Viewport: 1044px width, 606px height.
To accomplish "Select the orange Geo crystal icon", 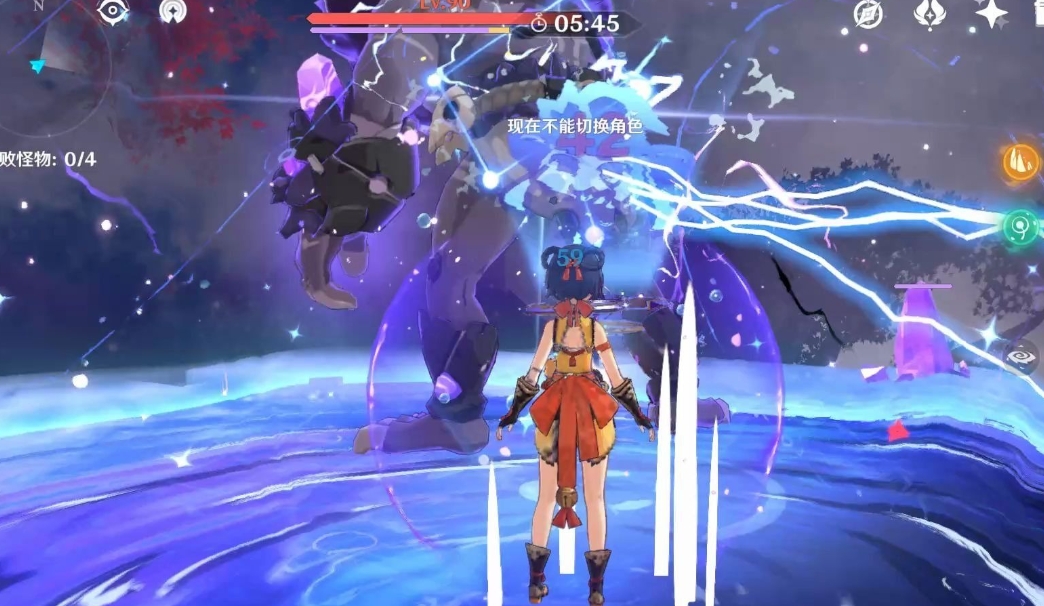I will click(1021, 163).
